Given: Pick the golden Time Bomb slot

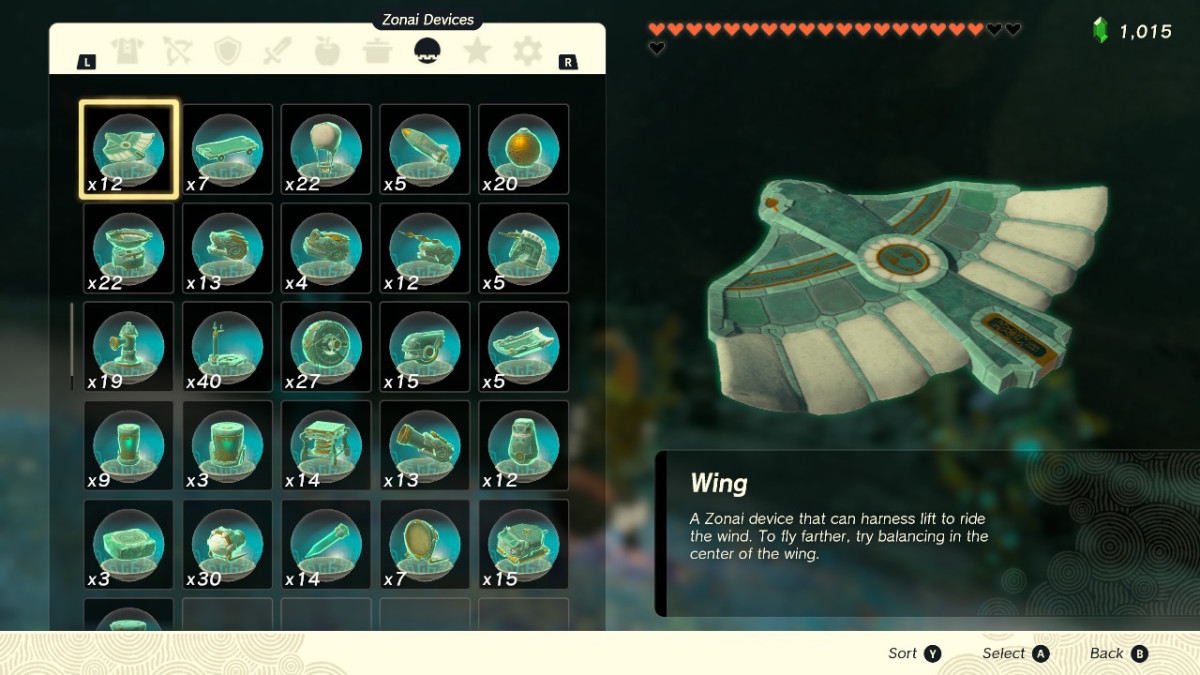Looking at the screenshot, I should pyautogui.click(x=524, y=149).
